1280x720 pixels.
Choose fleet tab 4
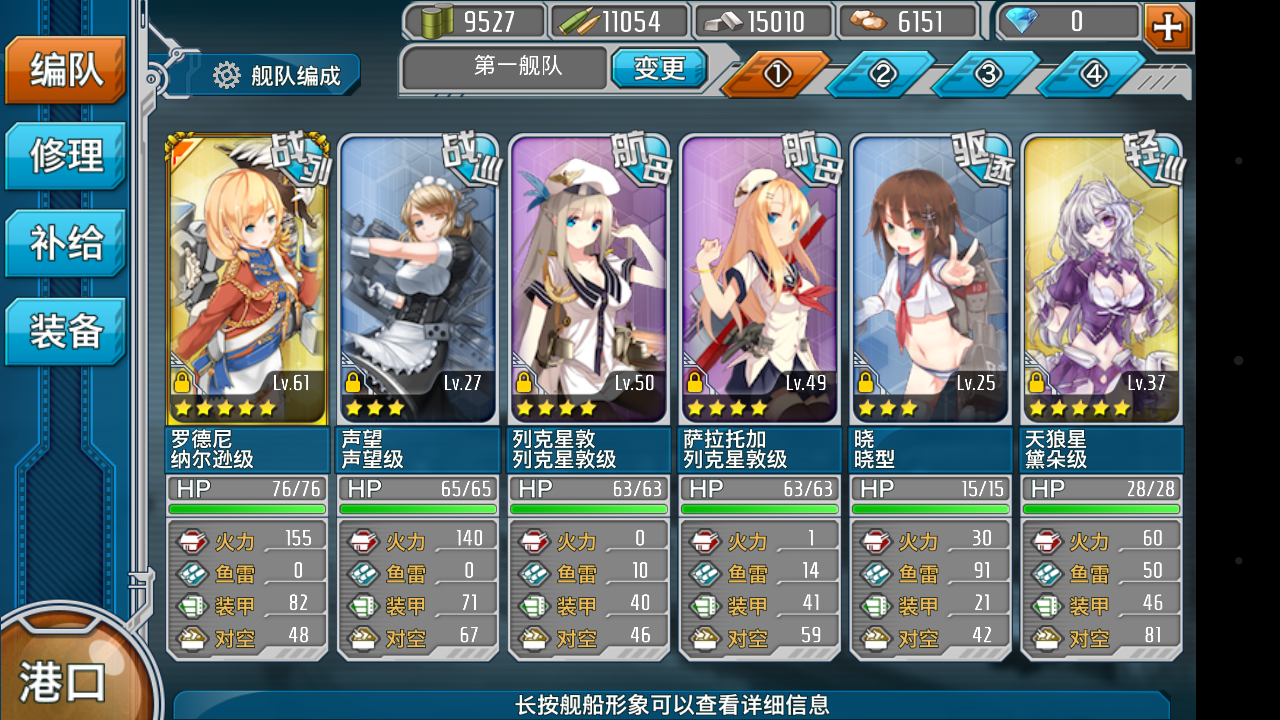[x=1093, y=74]
